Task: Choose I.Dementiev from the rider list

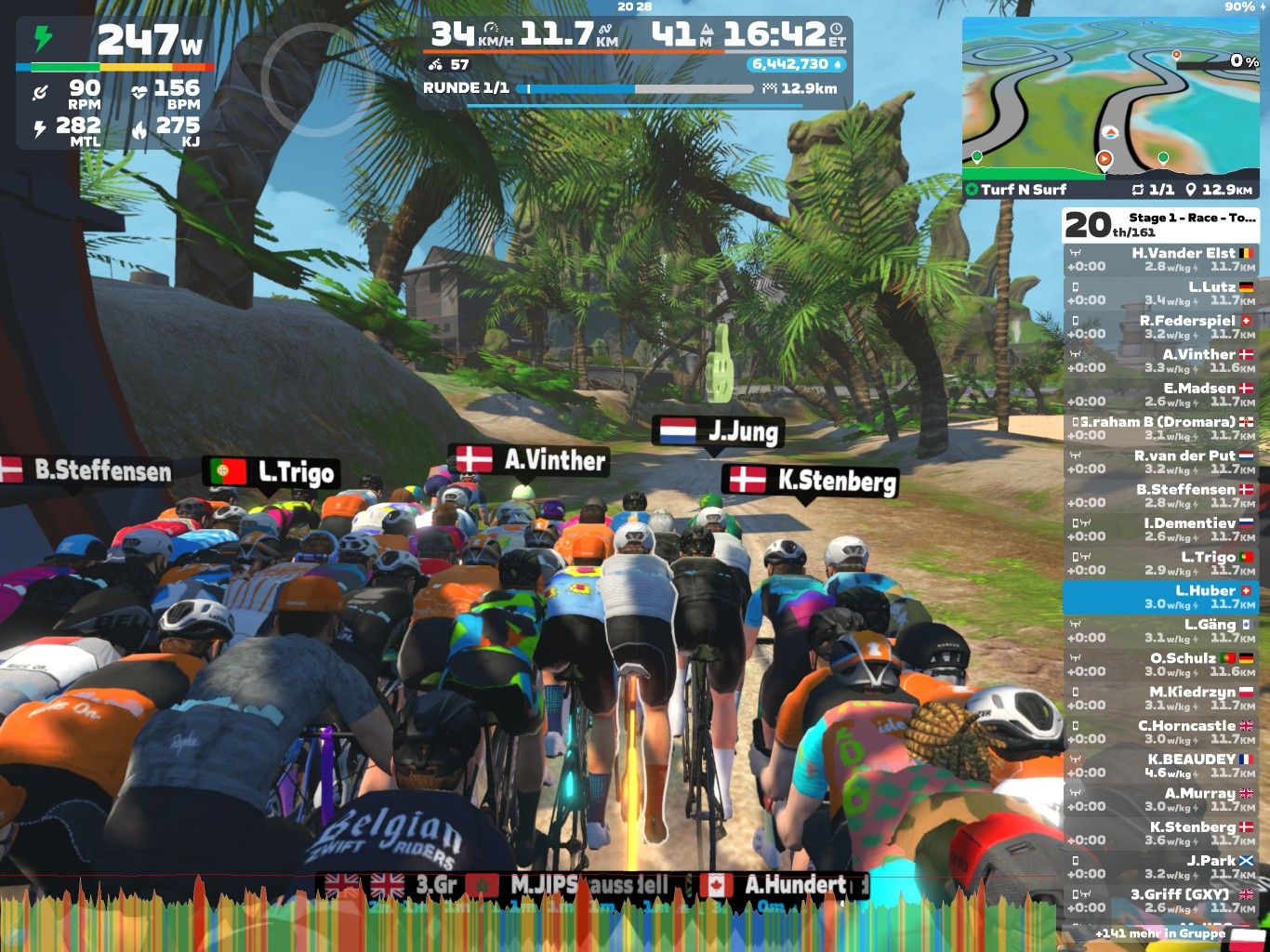Action: click(x=1160, y=530)
